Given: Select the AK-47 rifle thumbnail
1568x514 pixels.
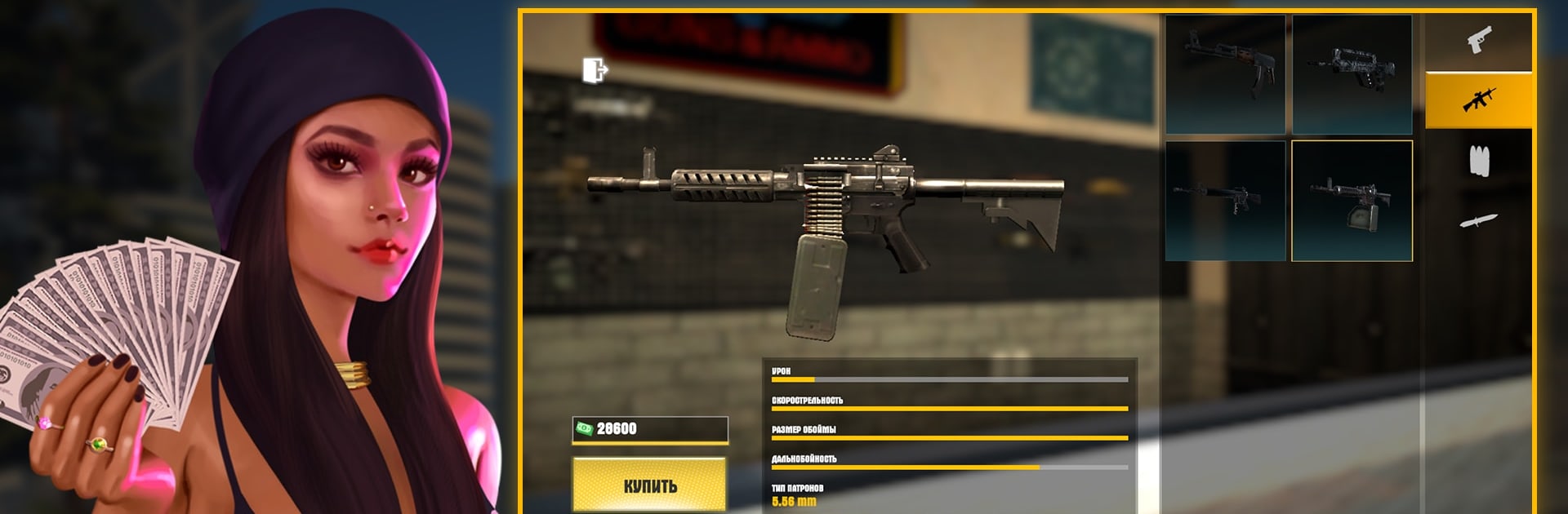Looking at the screenshot, I should click(x=1225, y=74).
